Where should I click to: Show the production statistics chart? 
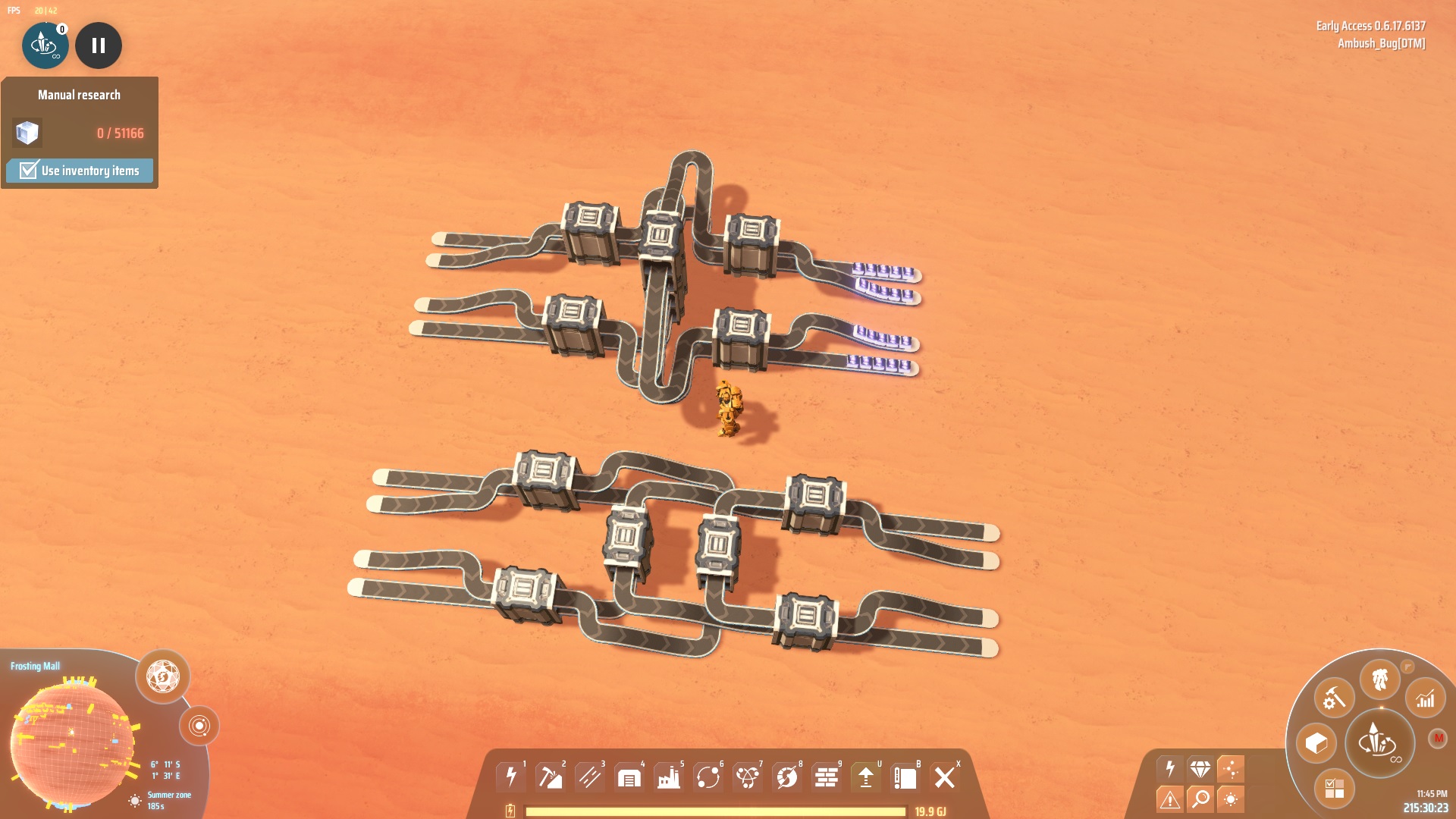pyautogui.click(x=1426, y=698)
